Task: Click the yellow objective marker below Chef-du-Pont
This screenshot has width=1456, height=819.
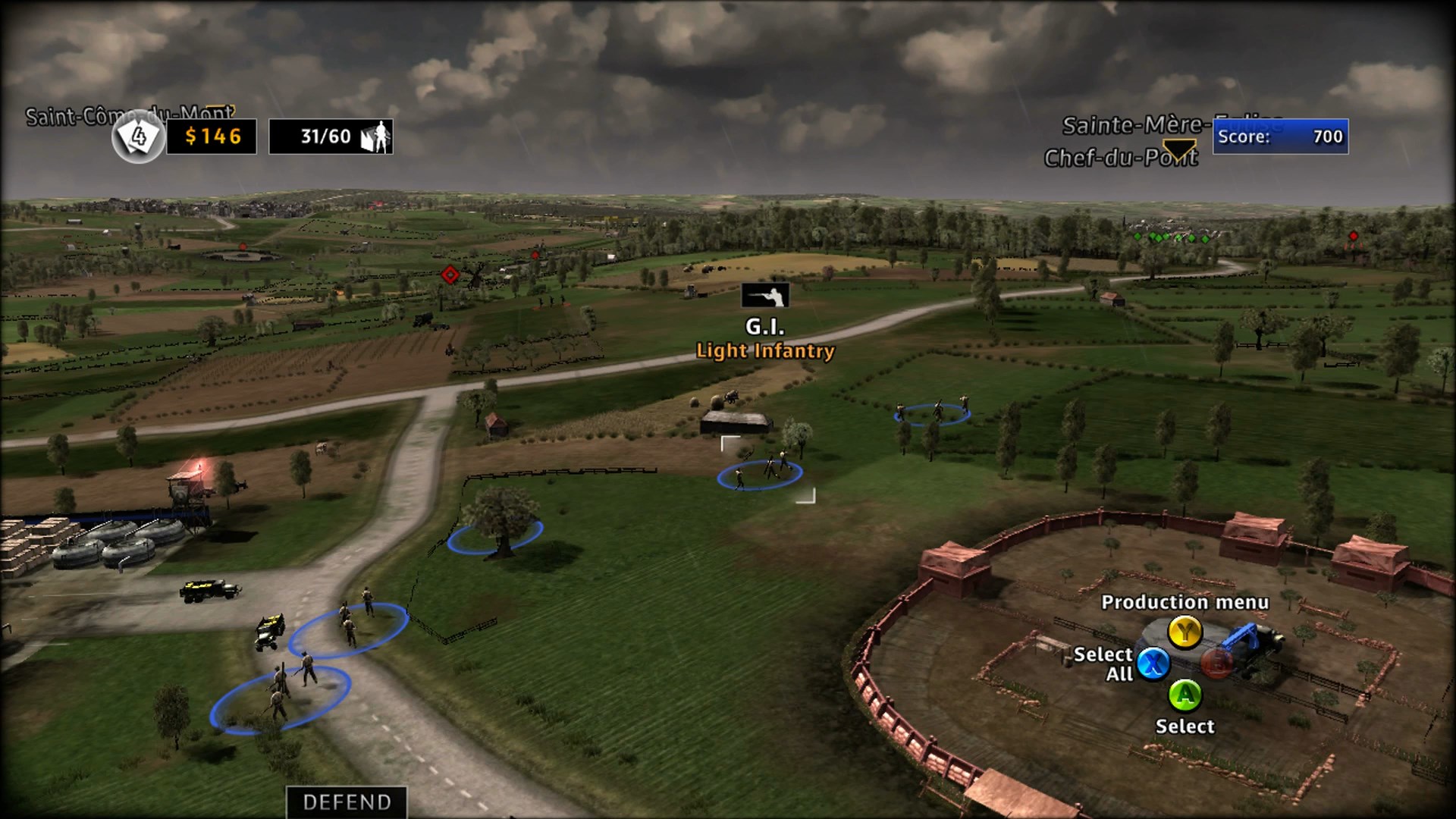Action: pos(1180,149)
